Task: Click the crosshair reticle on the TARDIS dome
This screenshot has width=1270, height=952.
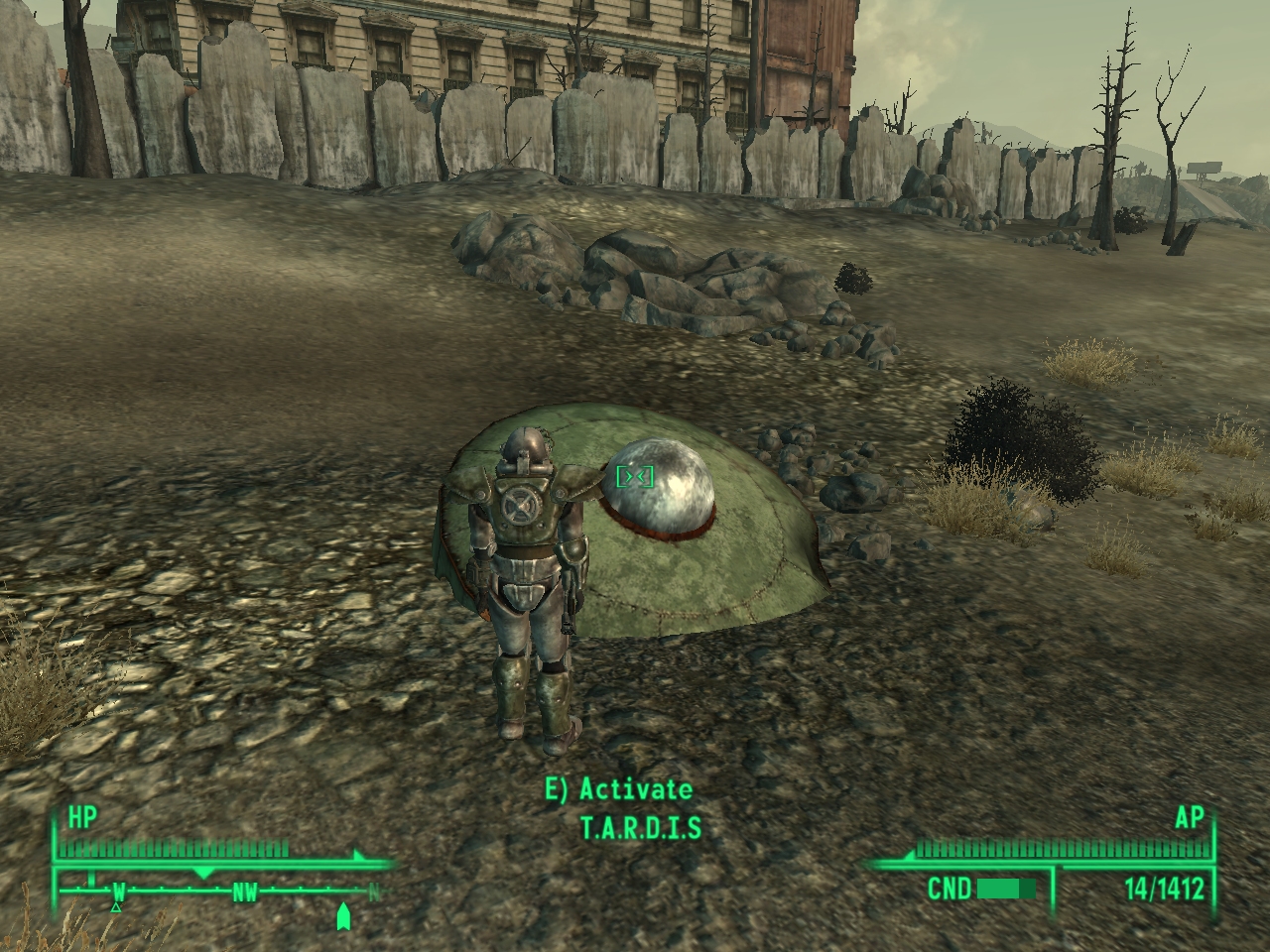Action: coord(635,476)
